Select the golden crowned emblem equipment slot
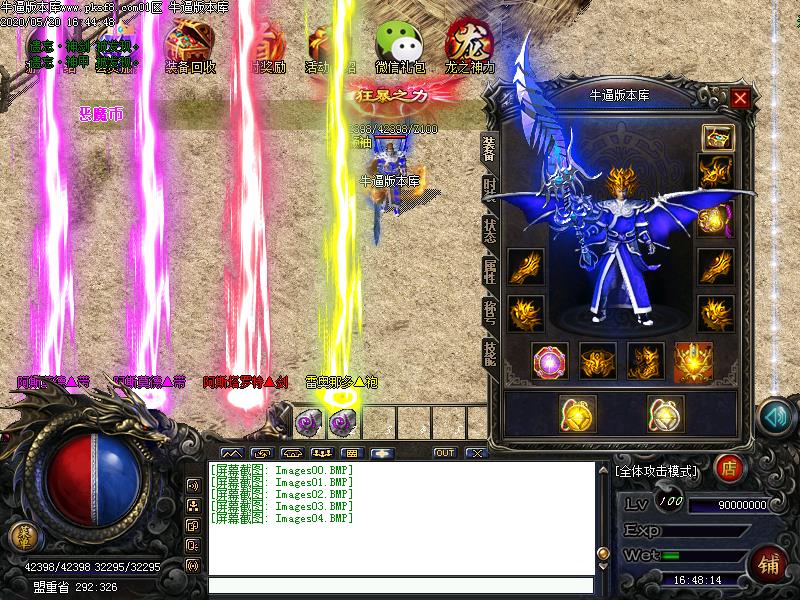The image size is (800, 600). [x=693, y=362]
